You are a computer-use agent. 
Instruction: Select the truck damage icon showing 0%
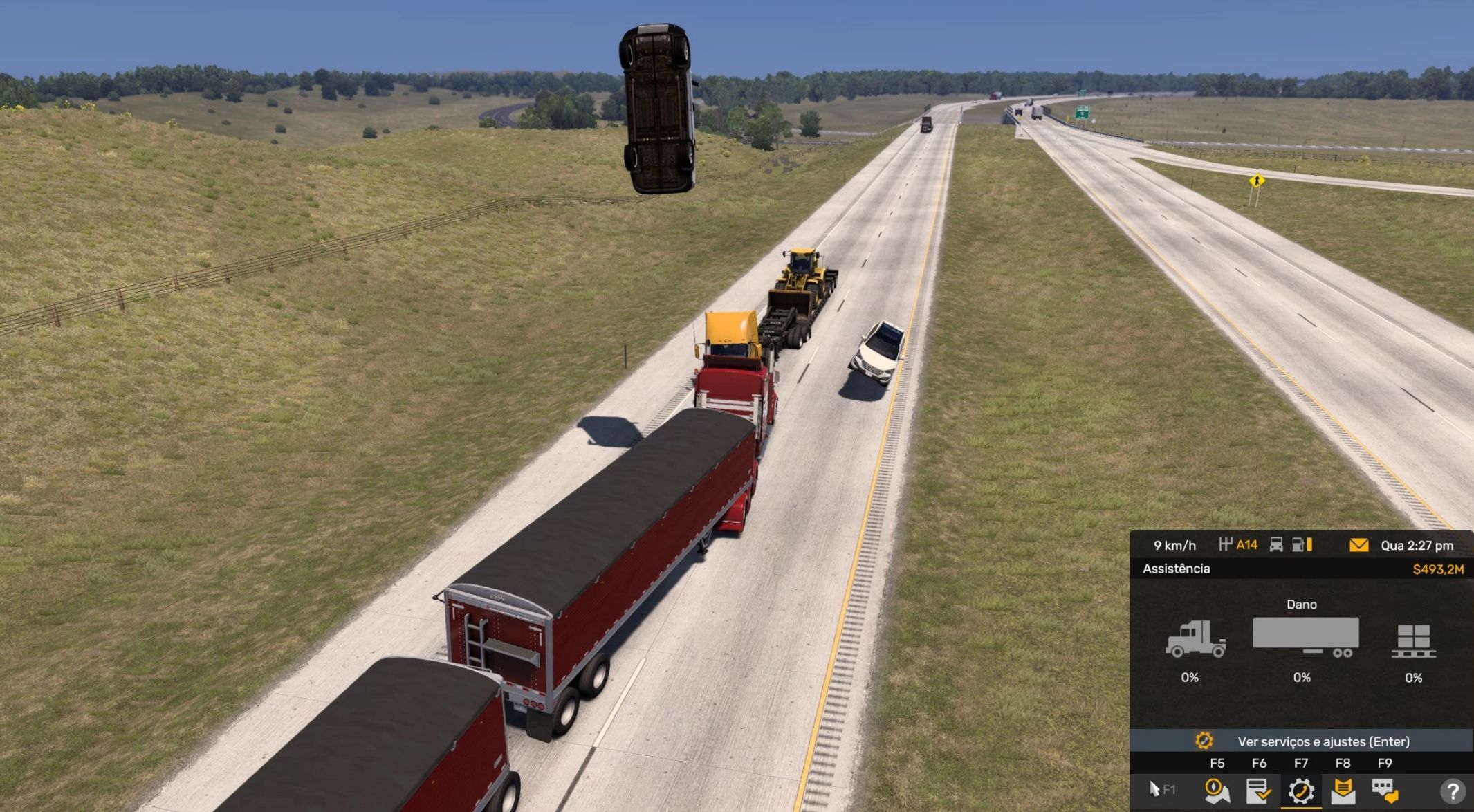pyautogui.click(x=1197, y=637)
